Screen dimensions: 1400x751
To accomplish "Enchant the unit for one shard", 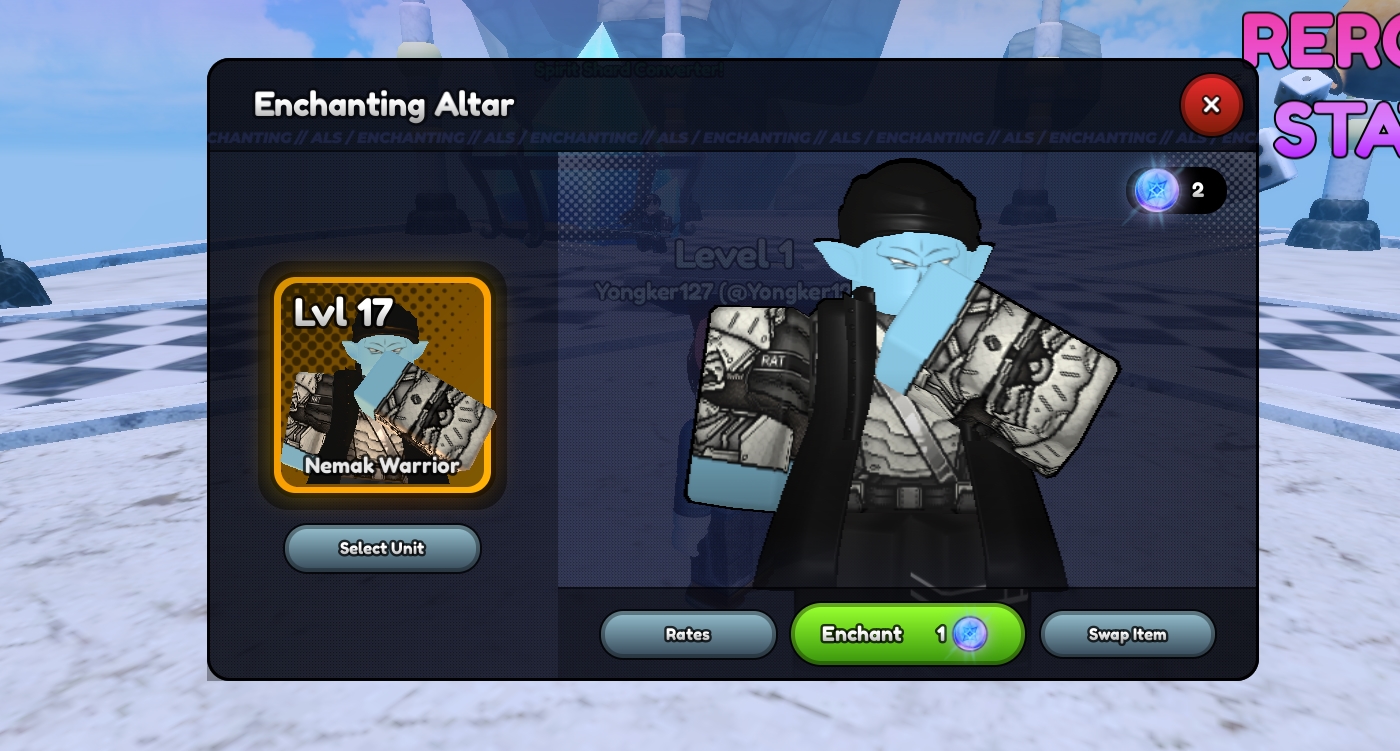I will [907, 634].
